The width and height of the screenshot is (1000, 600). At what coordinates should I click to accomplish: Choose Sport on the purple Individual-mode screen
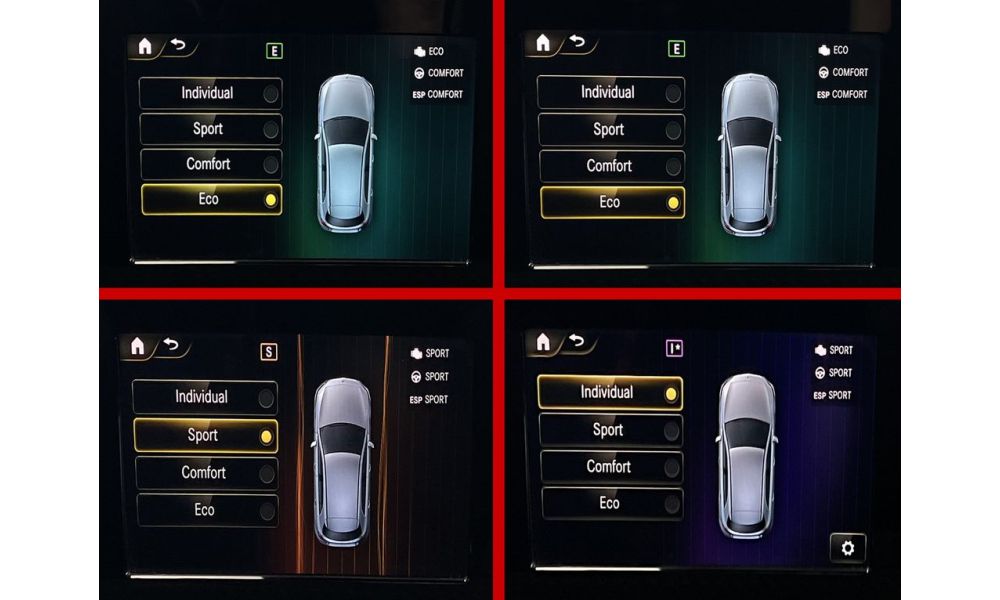coord(609,430)
